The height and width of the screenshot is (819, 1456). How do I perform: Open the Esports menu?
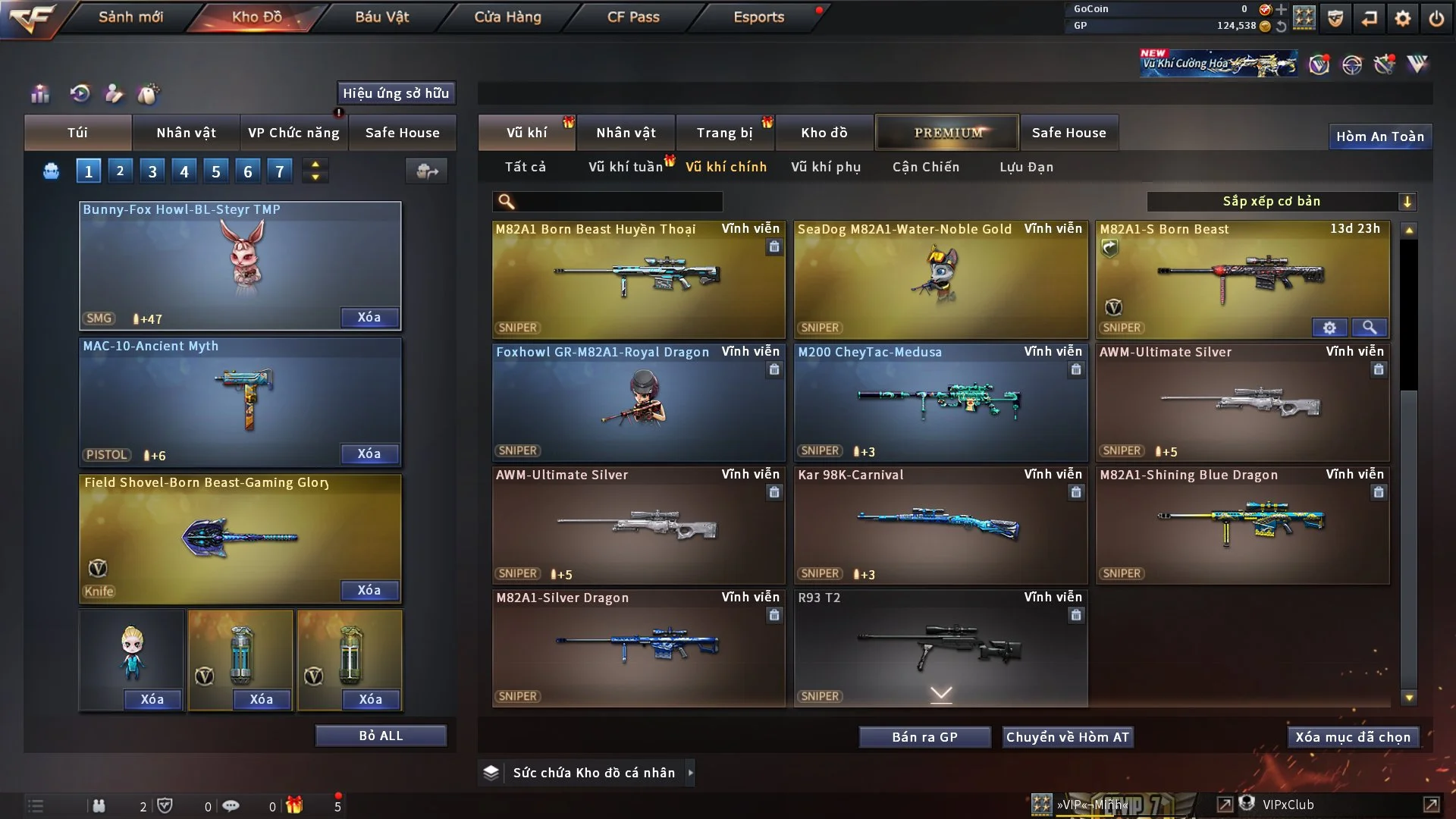[758, 17]
